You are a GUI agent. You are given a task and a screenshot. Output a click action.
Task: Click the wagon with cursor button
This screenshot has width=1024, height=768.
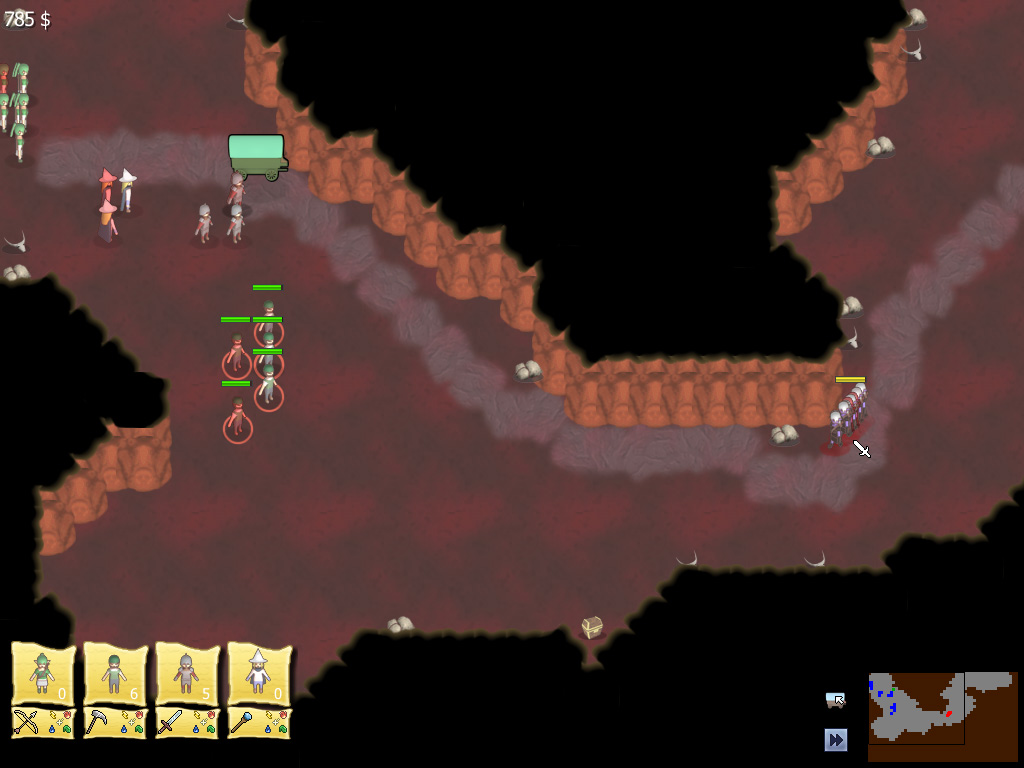(x=835, y=700)
